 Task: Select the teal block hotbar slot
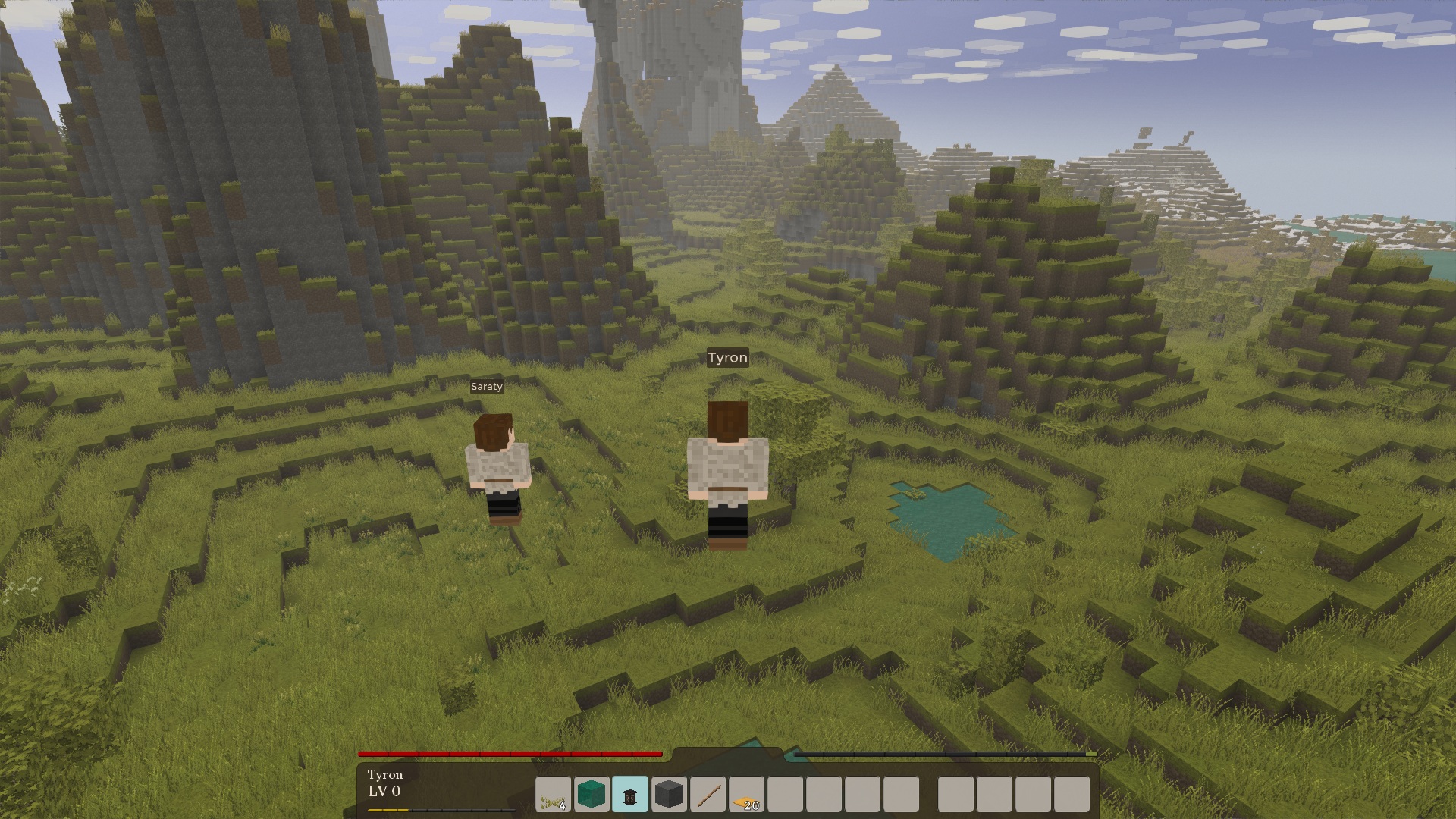pyautogui.click(x=591, y=795)
